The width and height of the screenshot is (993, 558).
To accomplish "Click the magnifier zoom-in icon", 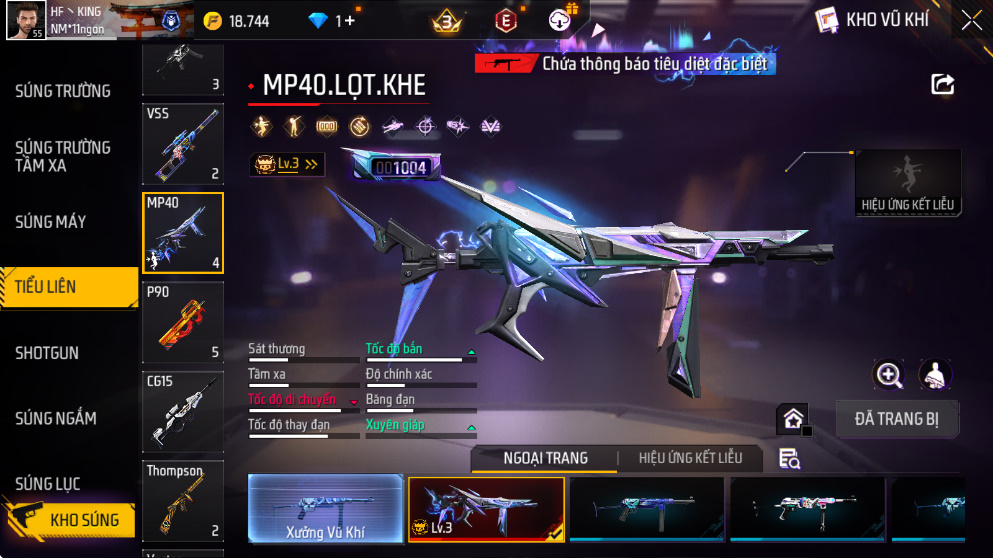I will [889, 375].
